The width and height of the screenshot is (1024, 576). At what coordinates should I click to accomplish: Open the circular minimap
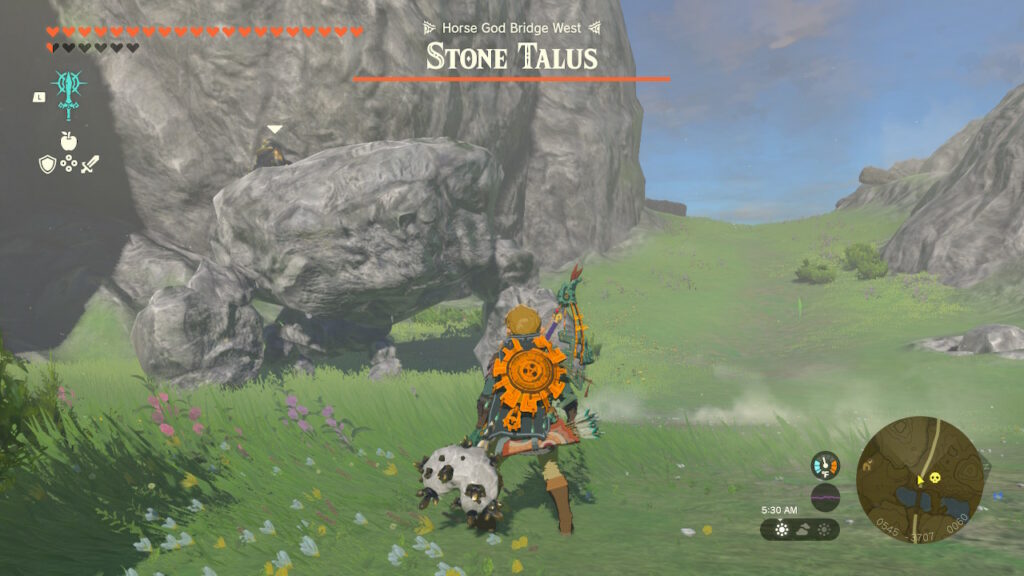point(920,480)
